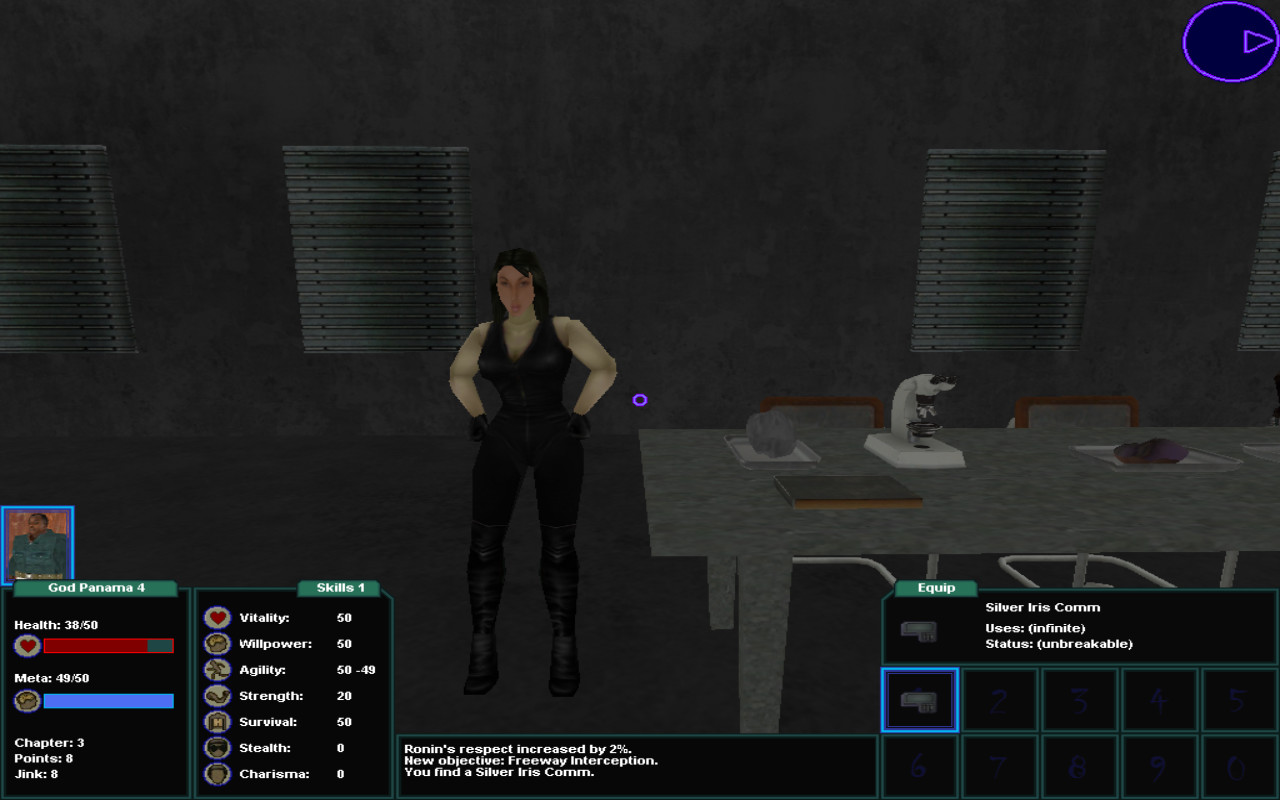Click the Stealth goggles icon

(x=216, y=747)
